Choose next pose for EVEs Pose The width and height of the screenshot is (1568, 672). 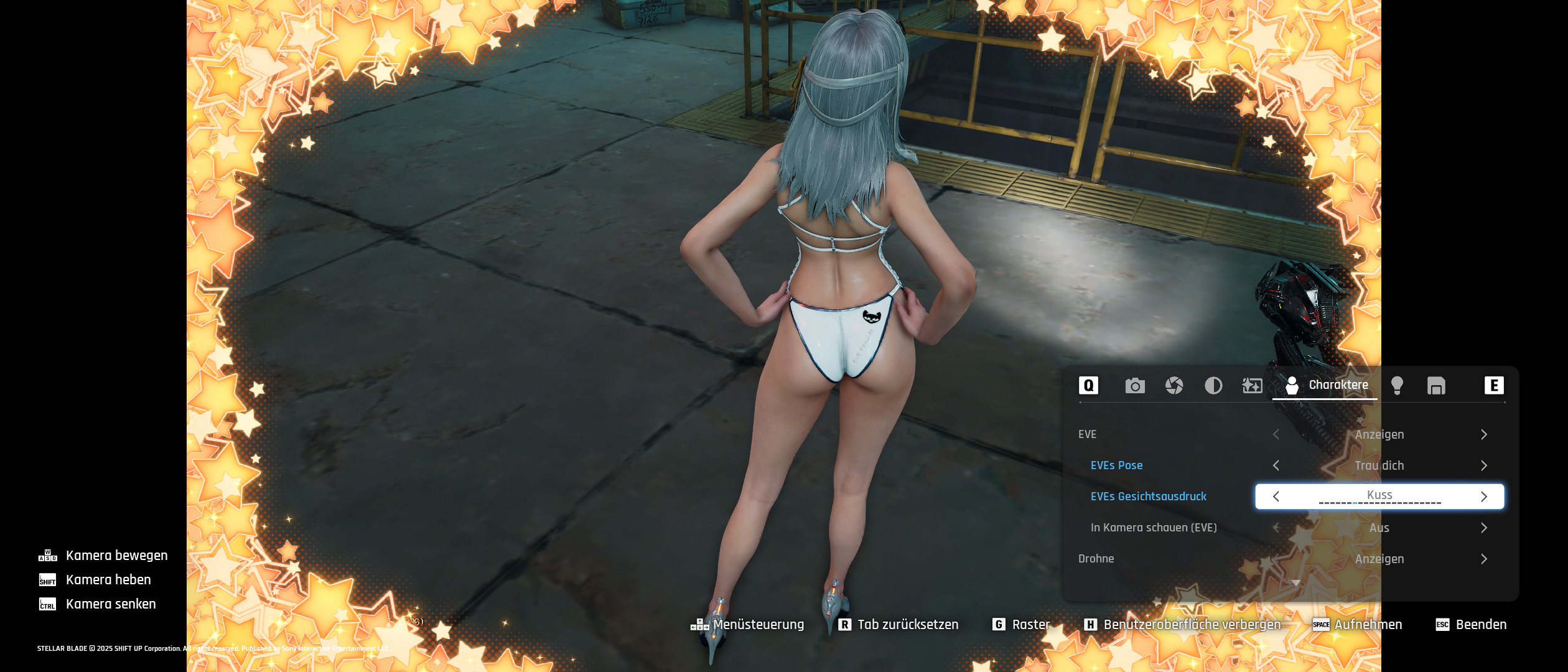point(1484,465)
